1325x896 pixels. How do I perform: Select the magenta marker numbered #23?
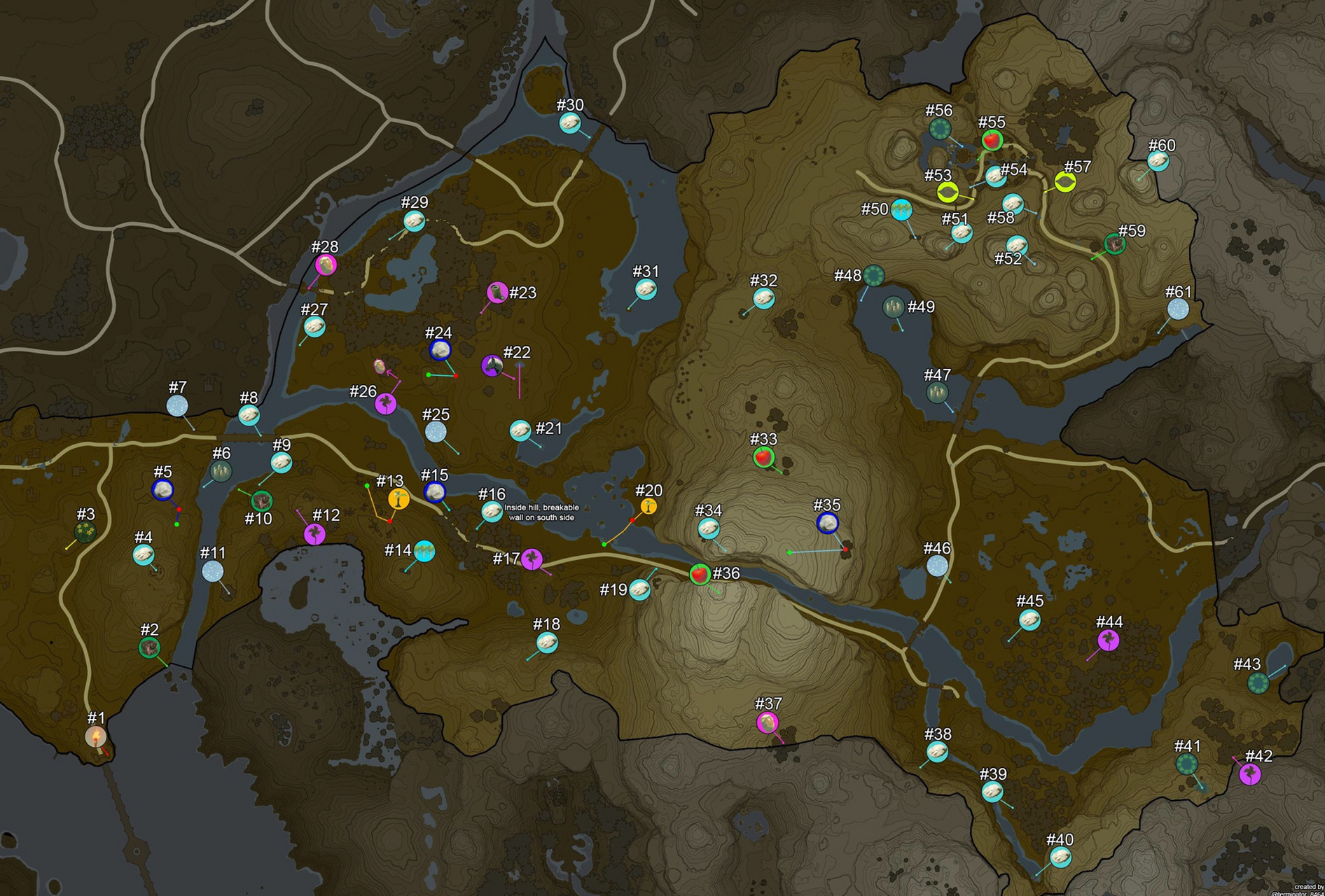click(x=497, y=292)
